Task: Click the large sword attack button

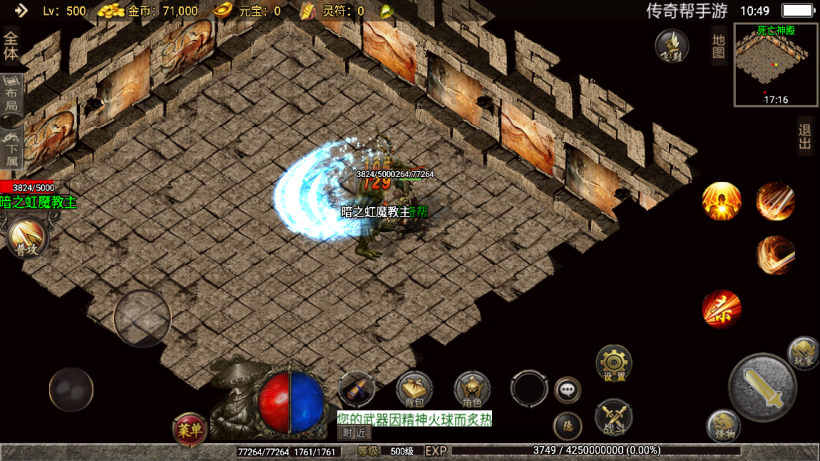Action: click(x=763, y=387)
